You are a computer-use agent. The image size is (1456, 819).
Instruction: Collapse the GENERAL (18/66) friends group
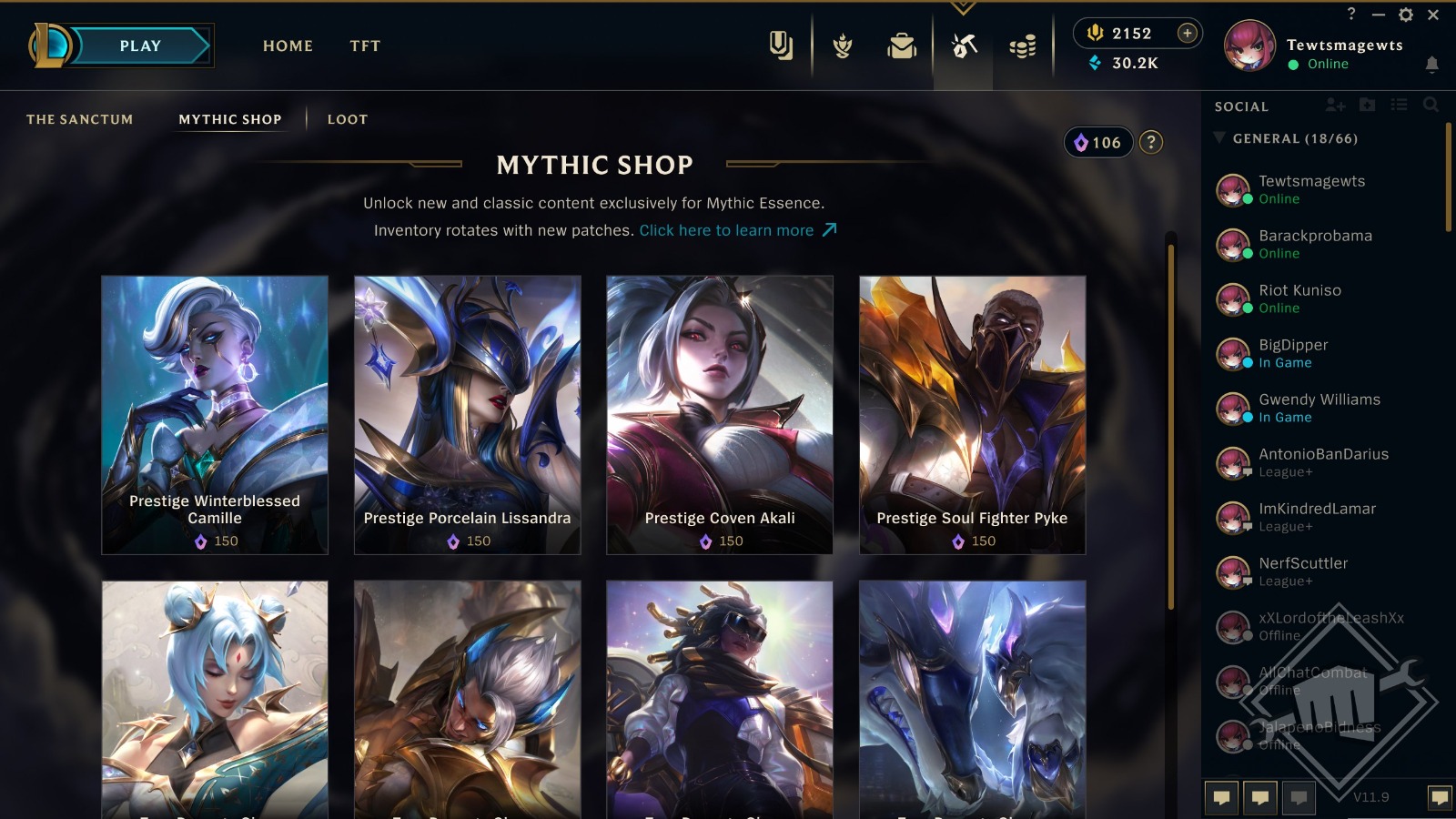1219,138
